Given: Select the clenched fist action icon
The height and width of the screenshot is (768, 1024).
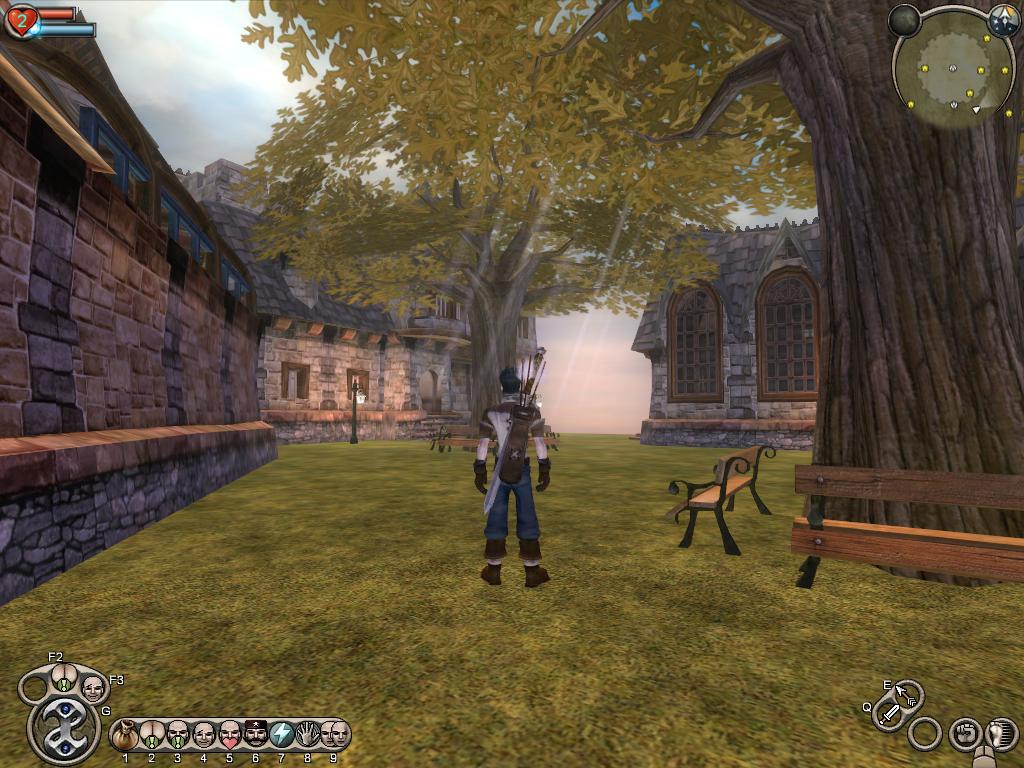Looking at the screenshot, I should pos(964,734).
